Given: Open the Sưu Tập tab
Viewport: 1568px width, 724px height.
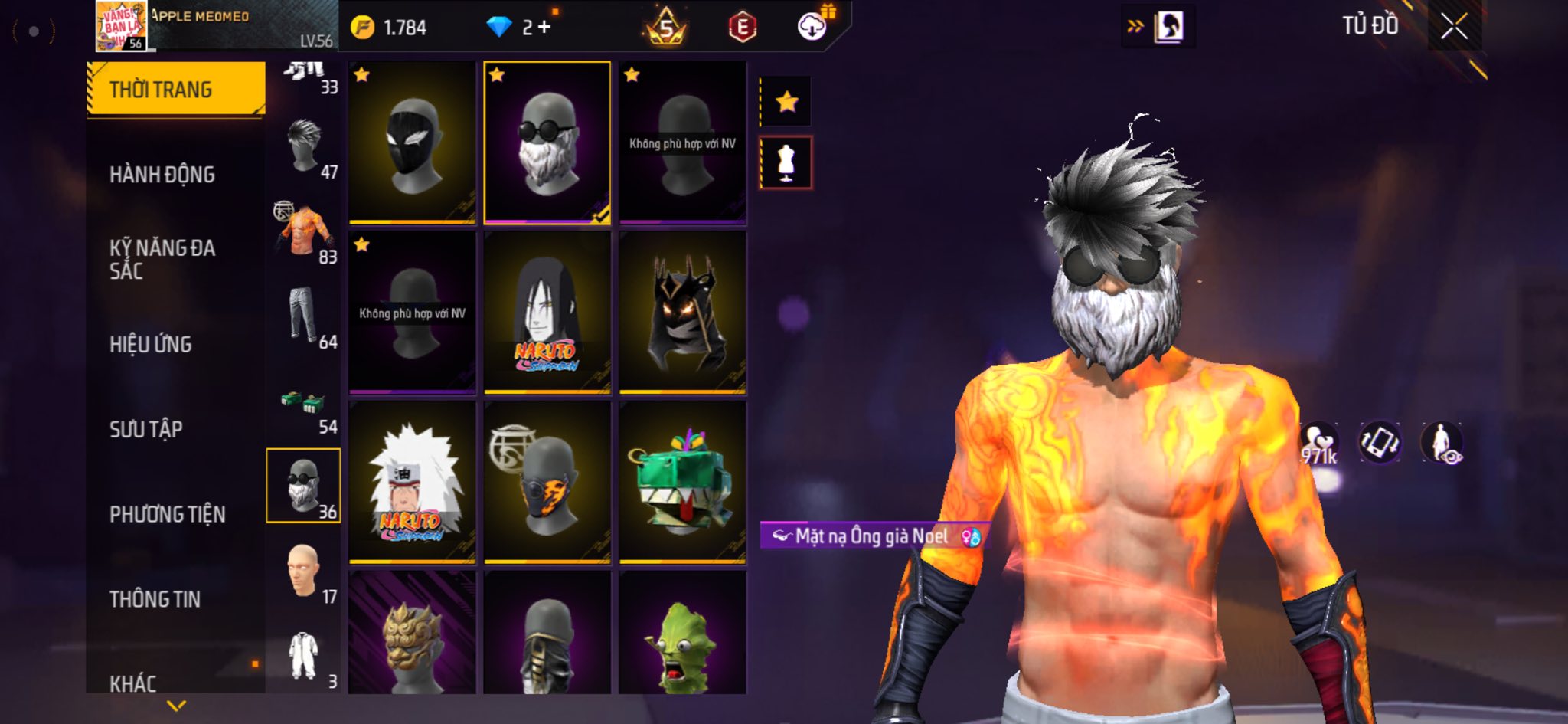Looking at the screenshot, I should (146, 429).
